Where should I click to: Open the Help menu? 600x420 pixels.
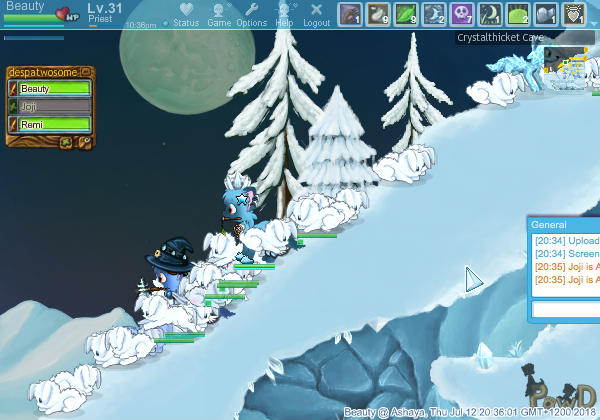pyautogui.click(x=285, y=14)
